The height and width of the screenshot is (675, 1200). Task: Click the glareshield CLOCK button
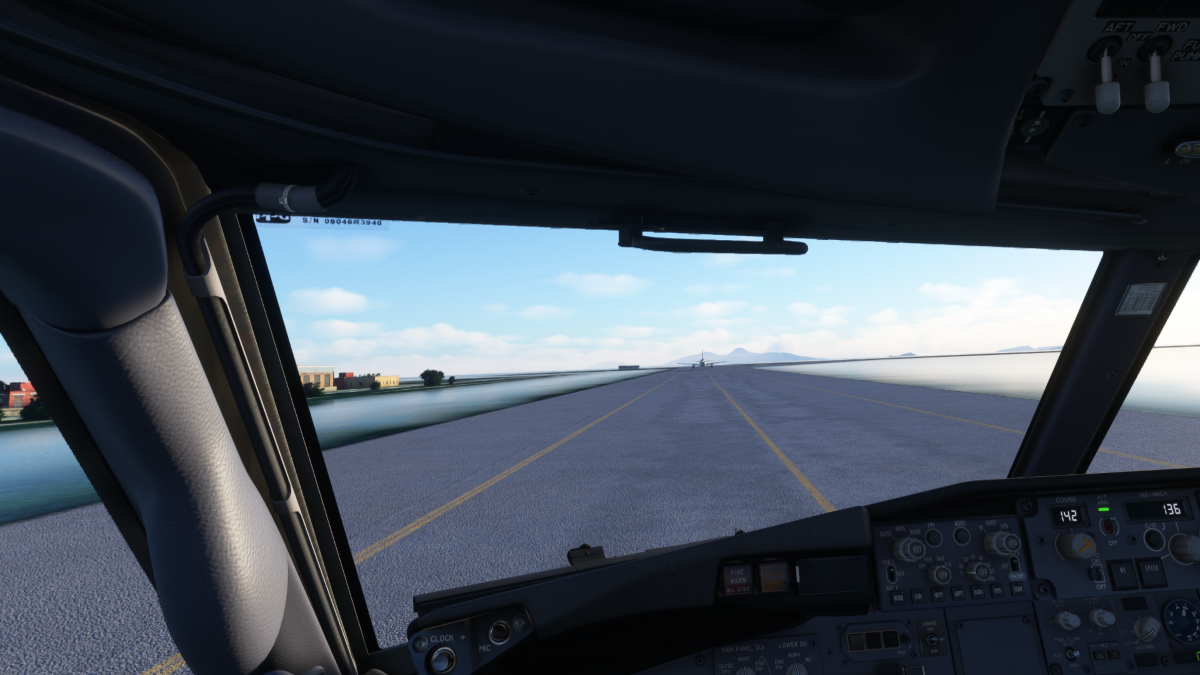coord(440,659)
